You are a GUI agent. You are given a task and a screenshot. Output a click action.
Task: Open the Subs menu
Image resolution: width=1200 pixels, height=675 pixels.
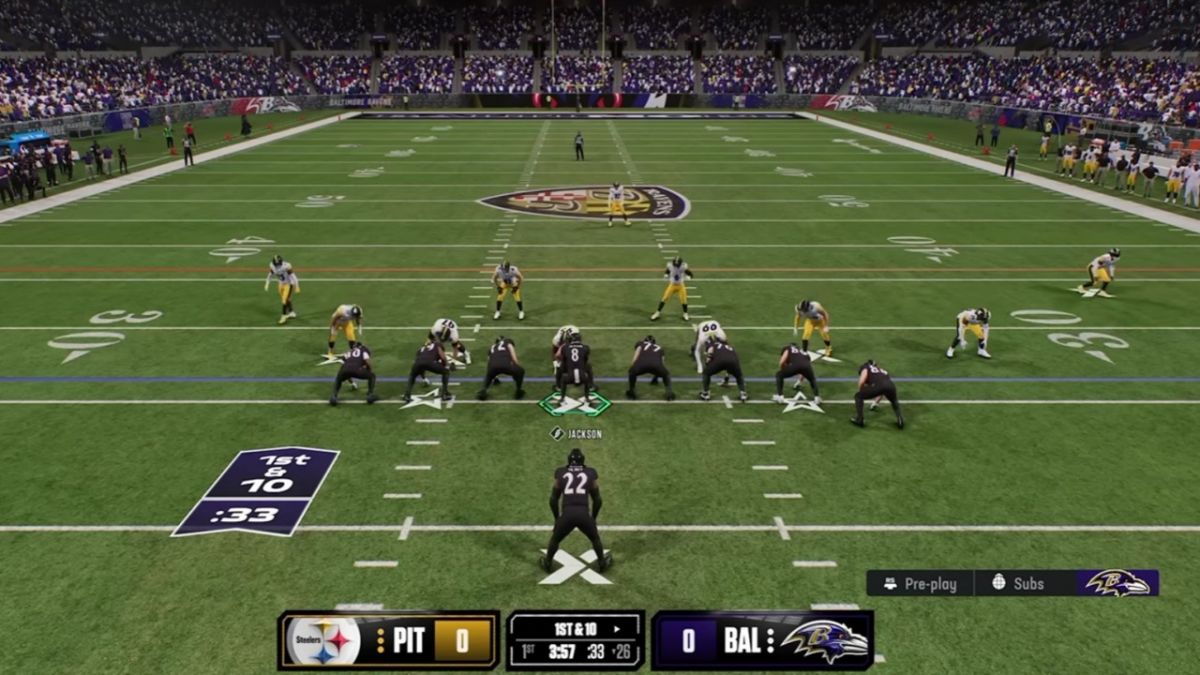pyautogui.click(x=1018, y=584)
